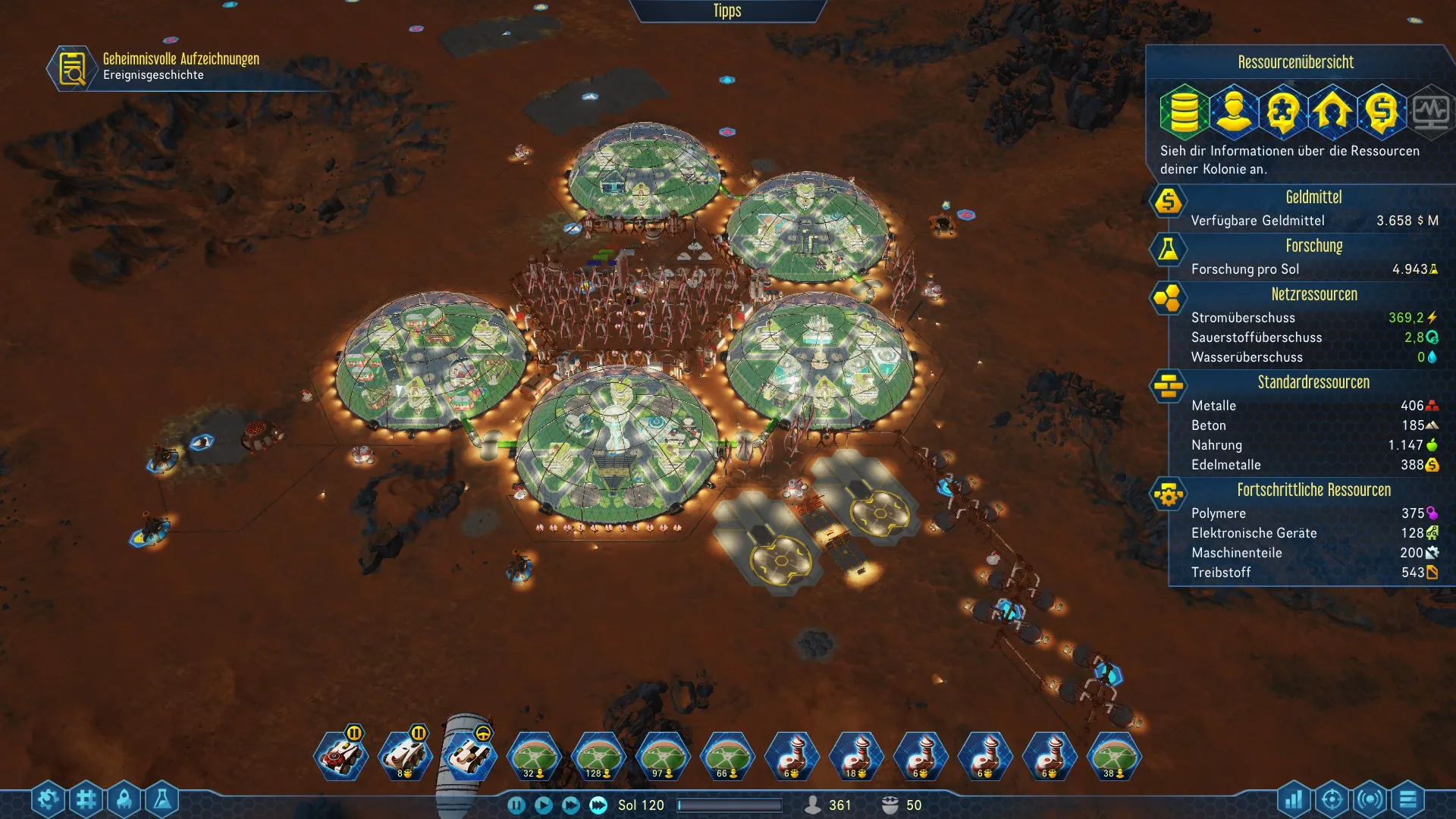Image resolution: width=1456 pixels, height=819 pixels.
Task: Open the puzzle-head traits overview tab
Action: 1283,111
